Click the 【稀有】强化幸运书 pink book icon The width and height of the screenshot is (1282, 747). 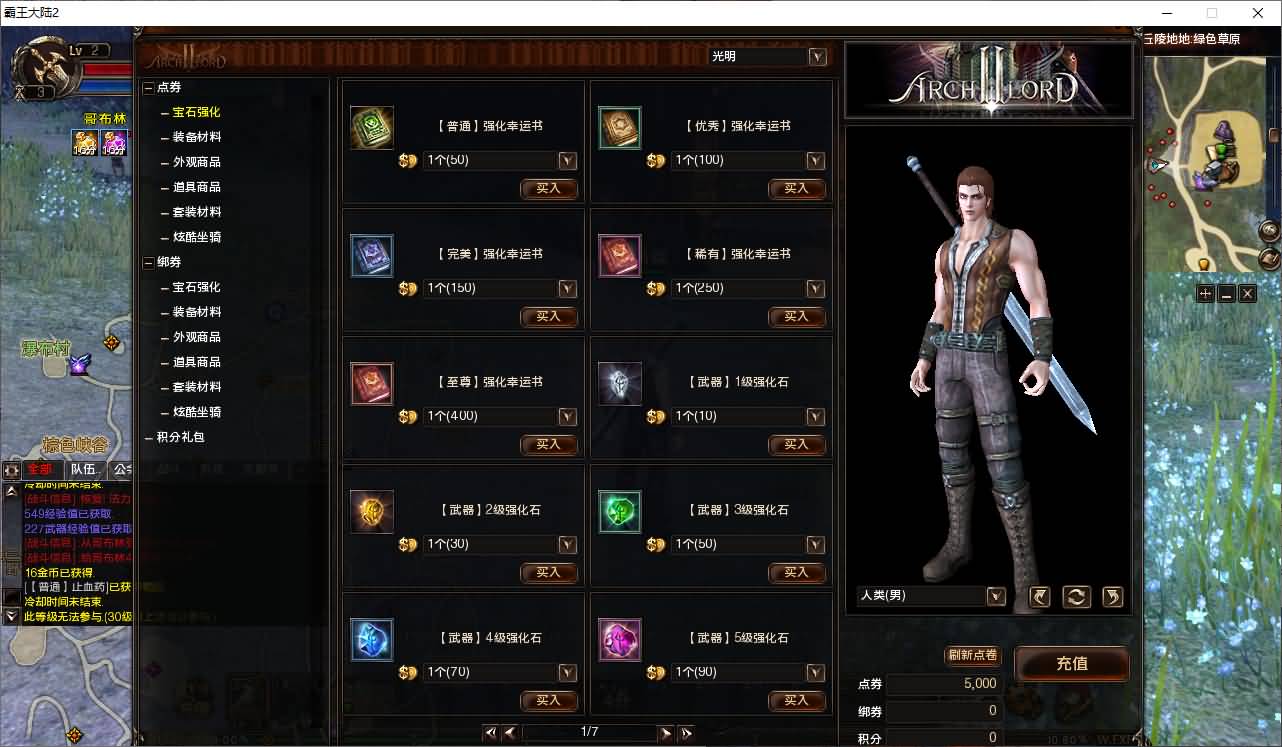pos(619,255)
